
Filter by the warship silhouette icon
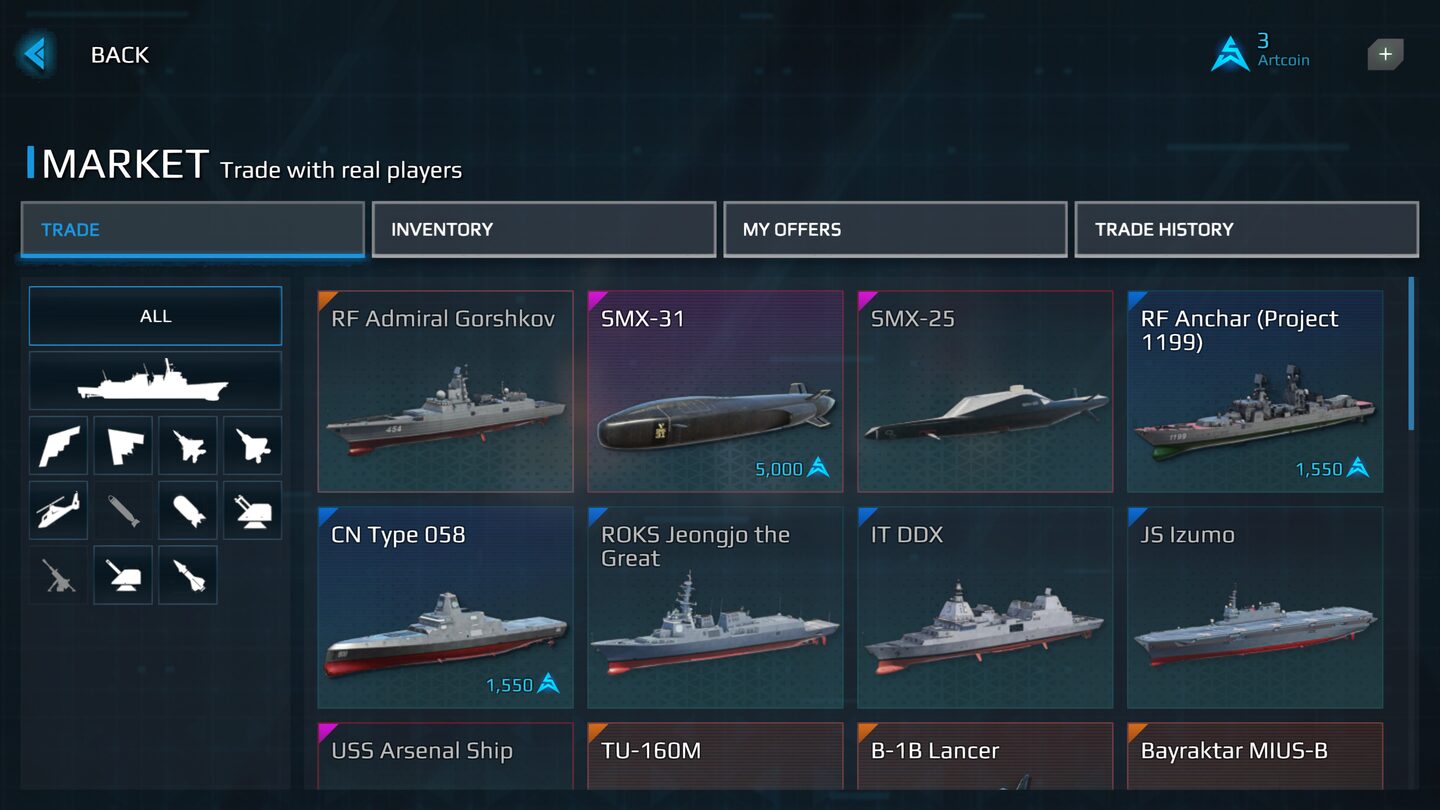(155, 380)
